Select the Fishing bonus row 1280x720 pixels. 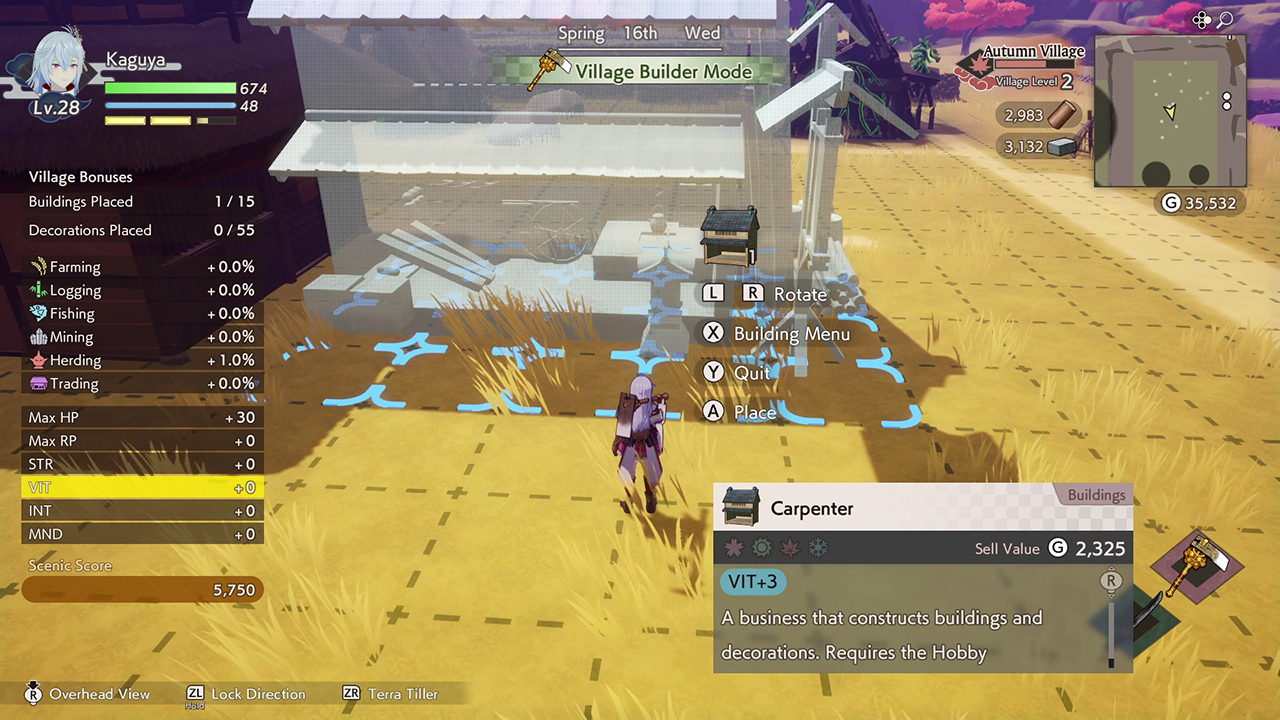click(x=141, y=313)
